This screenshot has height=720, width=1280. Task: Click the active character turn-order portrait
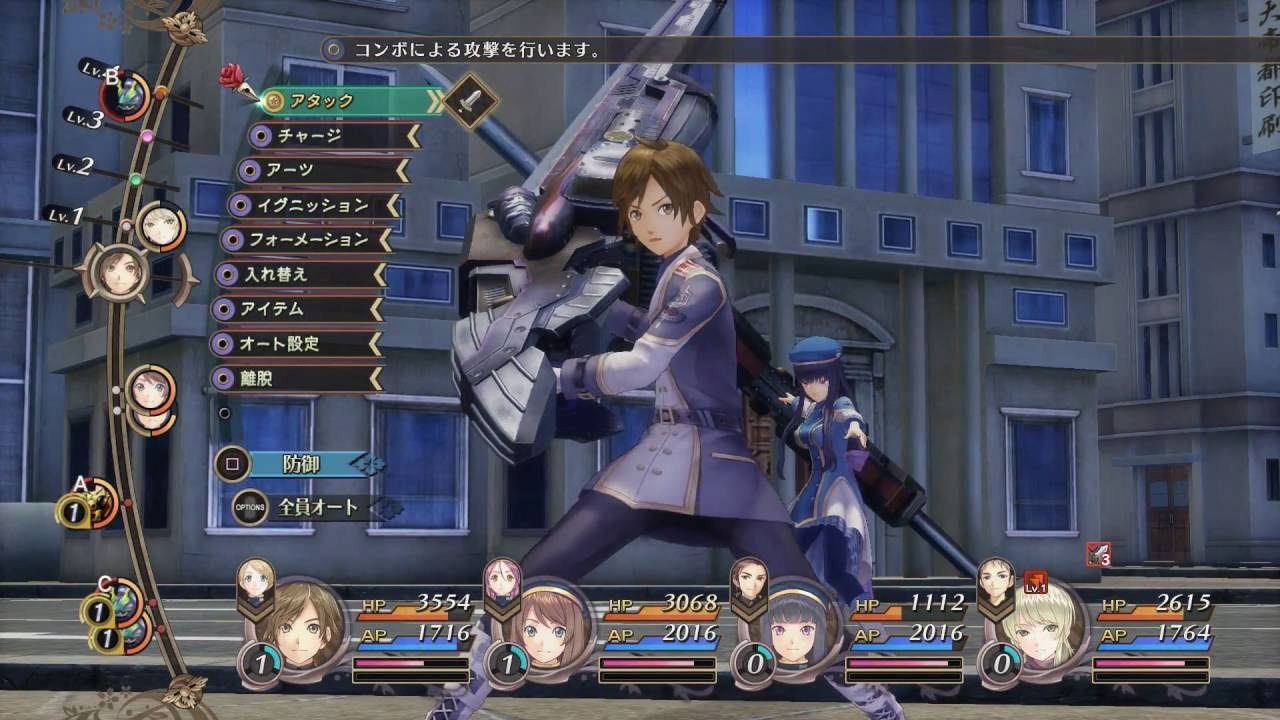click(119, 268)
